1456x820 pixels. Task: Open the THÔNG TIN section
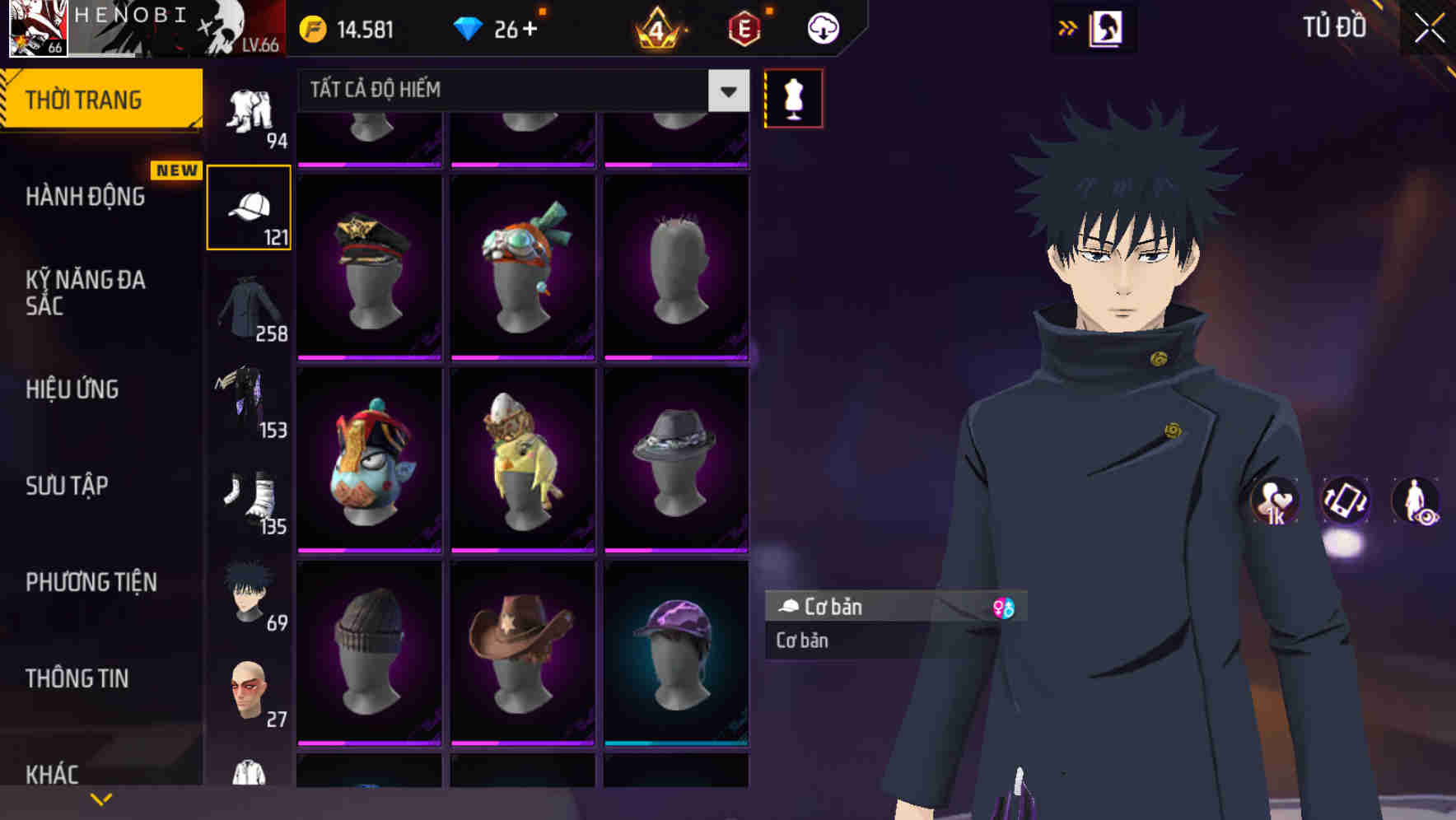tap(76, 678)
